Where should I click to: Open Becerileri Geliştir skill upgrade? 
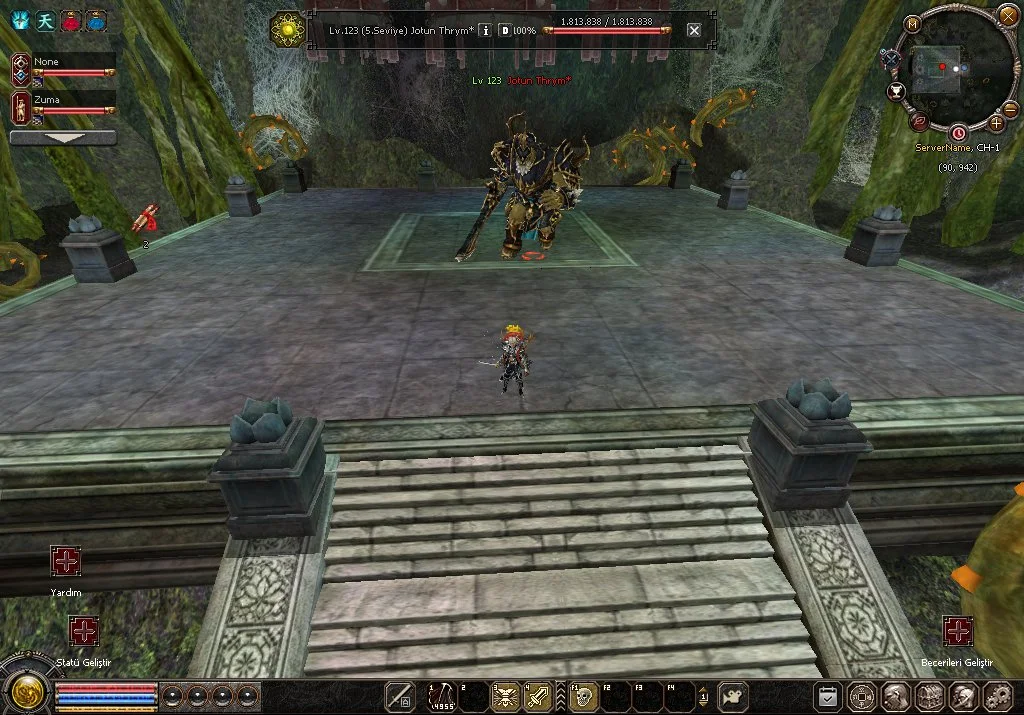point(957,630)
